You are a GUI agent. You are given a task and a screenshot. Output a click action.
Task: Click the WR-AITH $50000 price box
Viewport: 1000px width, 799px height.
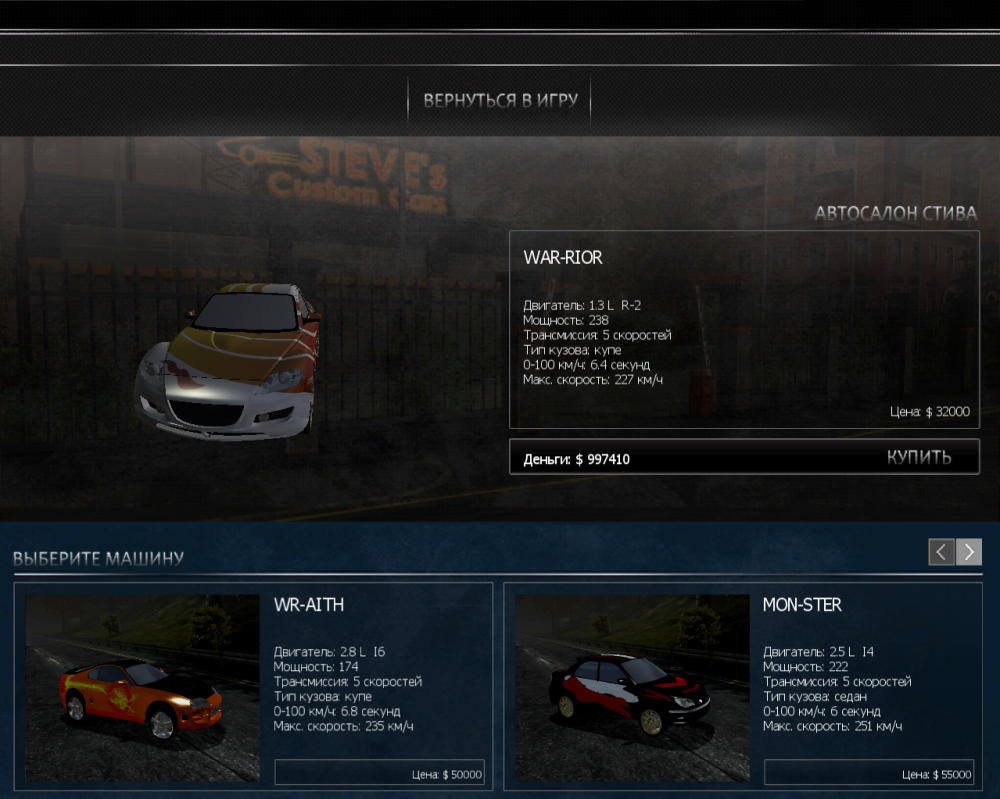[379, 773]
